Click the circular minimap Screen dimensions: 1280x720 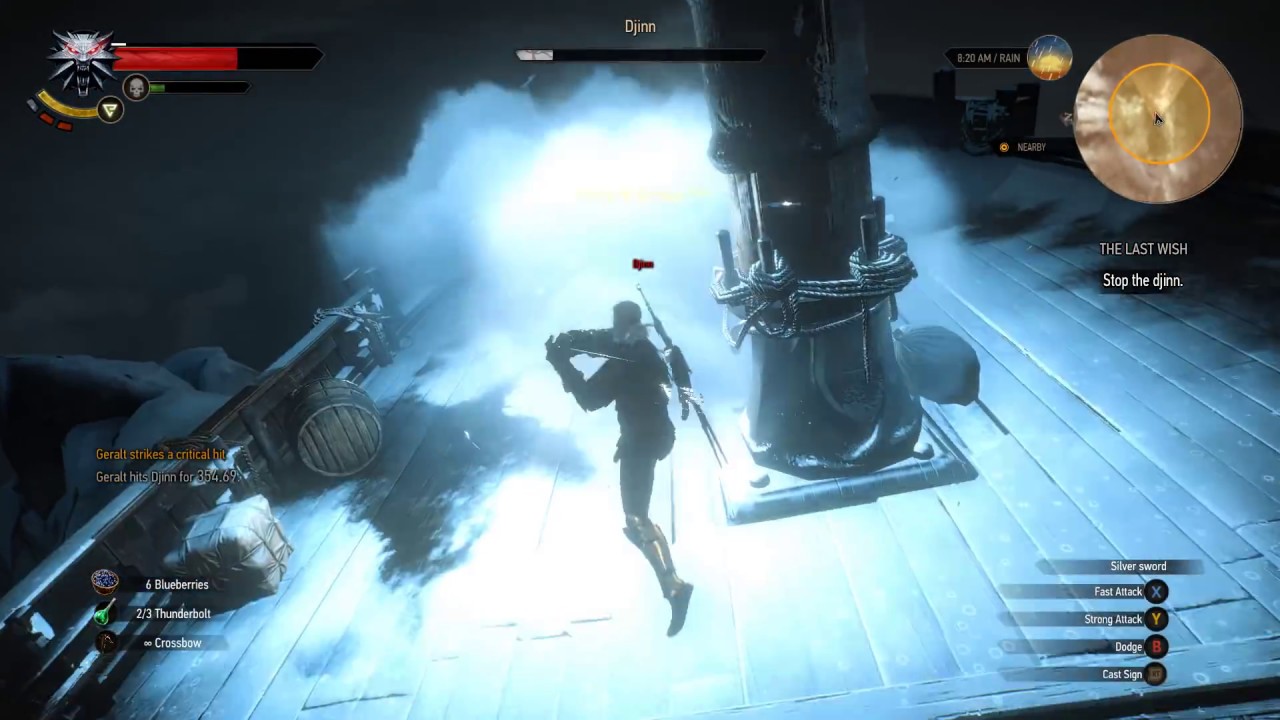(x=1157, y=118)
